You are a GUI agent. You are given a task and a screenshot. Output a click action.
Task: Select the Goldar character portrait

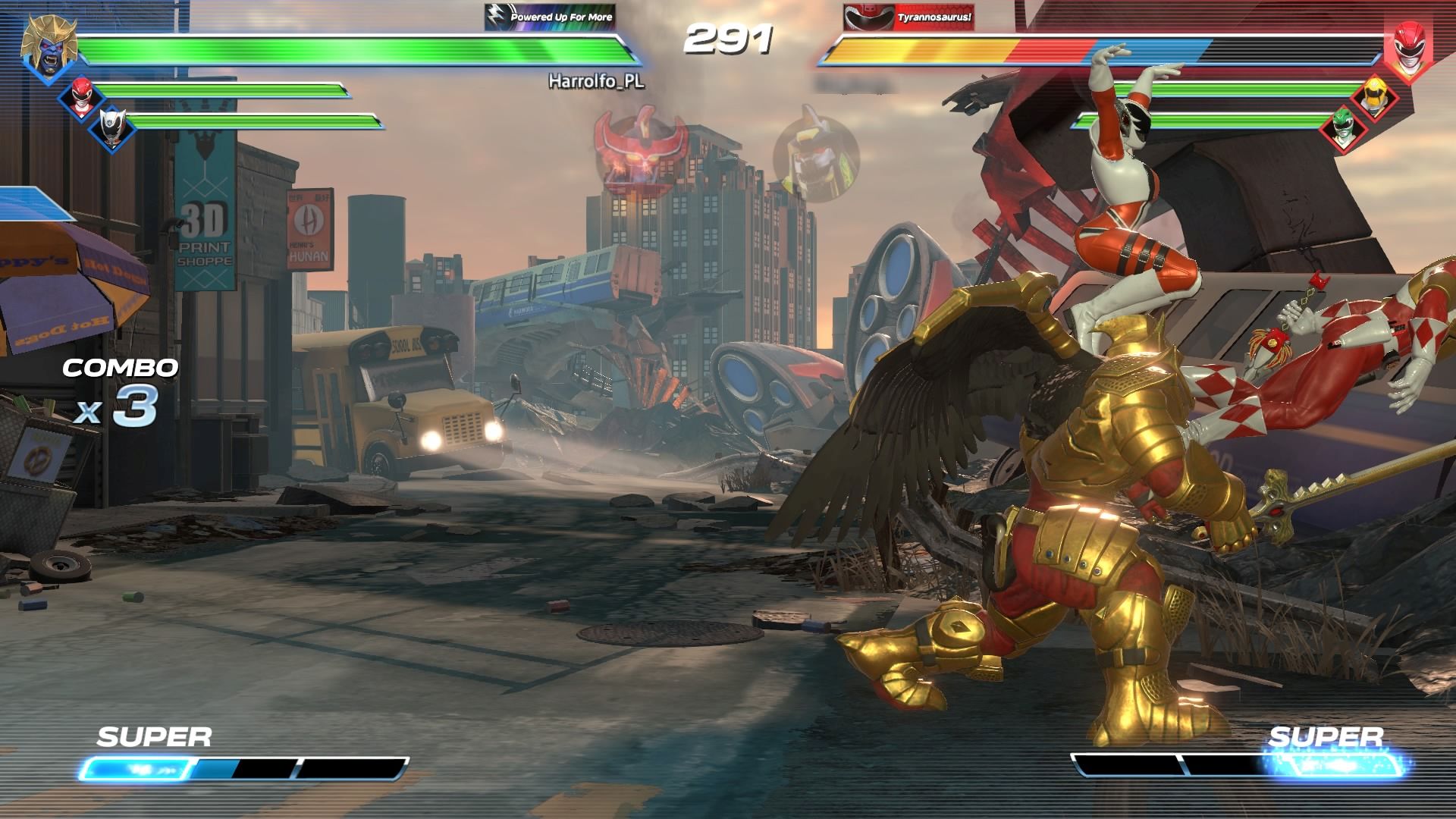click(x=49, y=47)
